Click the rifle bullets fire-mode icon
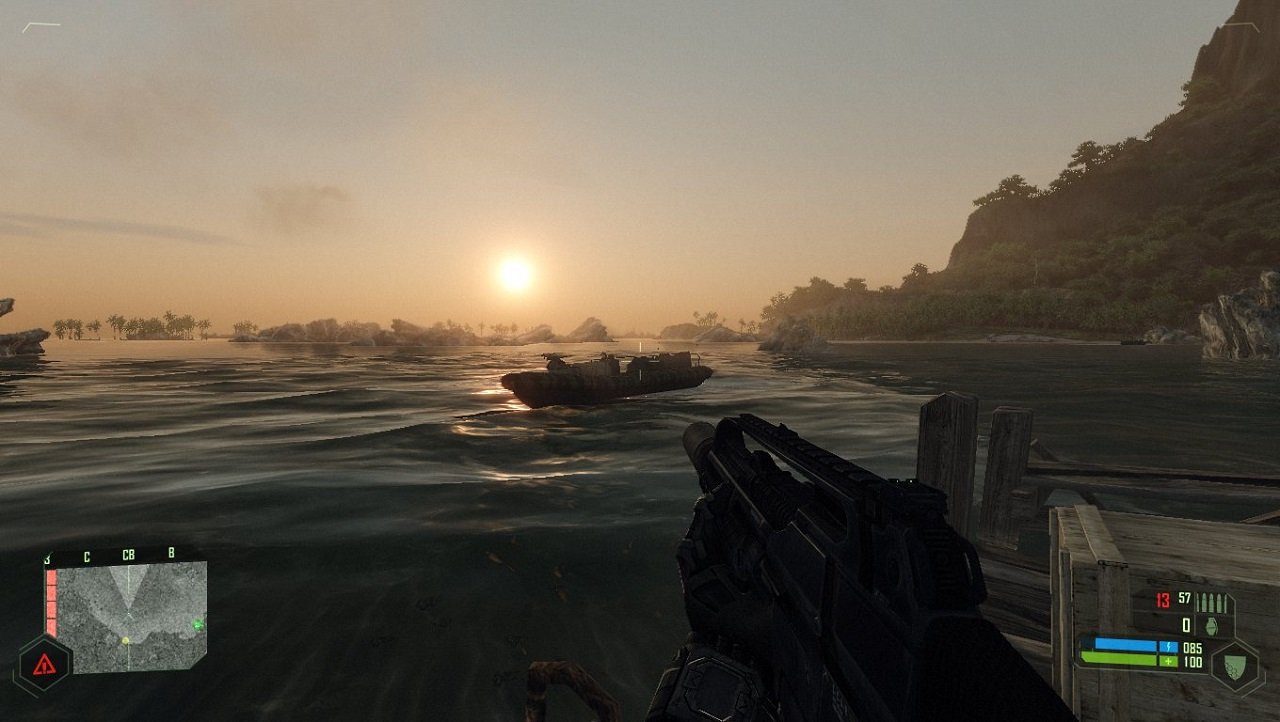 point(1211,602)
